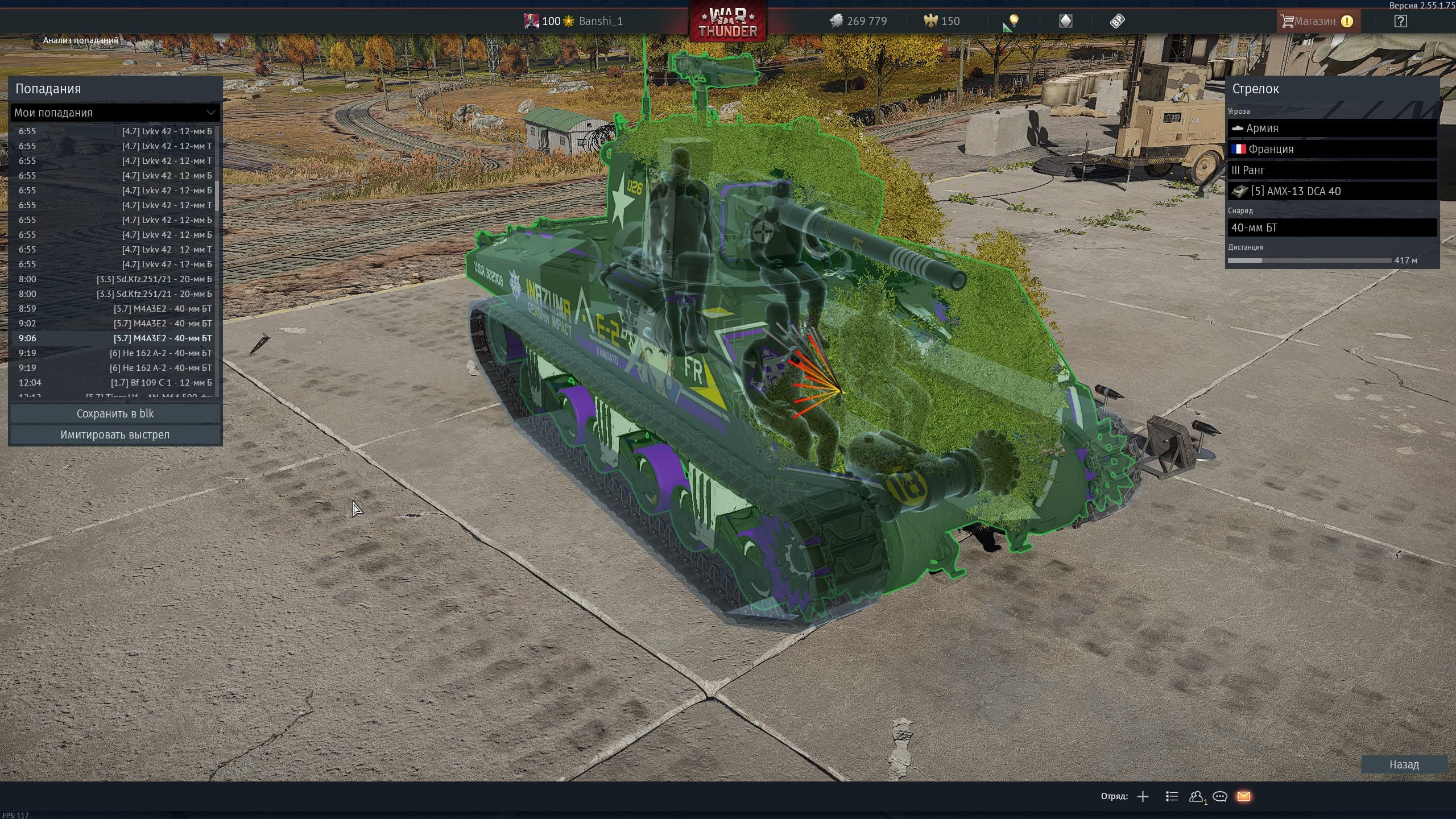1456x819 pixels.
Task: Open the contacts people icon
Action: point(1196,796)
